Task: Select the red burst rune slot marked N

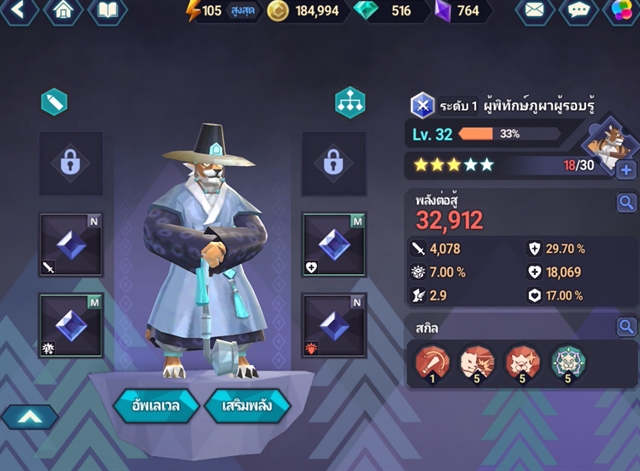Action: click(334, 326)
